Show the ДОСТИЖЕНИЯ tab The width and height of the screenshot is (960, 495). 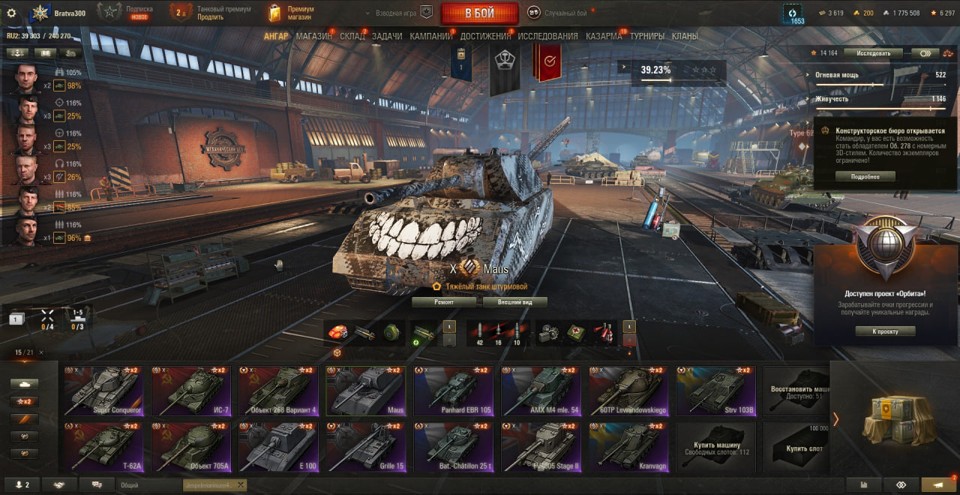click(486, 36)
